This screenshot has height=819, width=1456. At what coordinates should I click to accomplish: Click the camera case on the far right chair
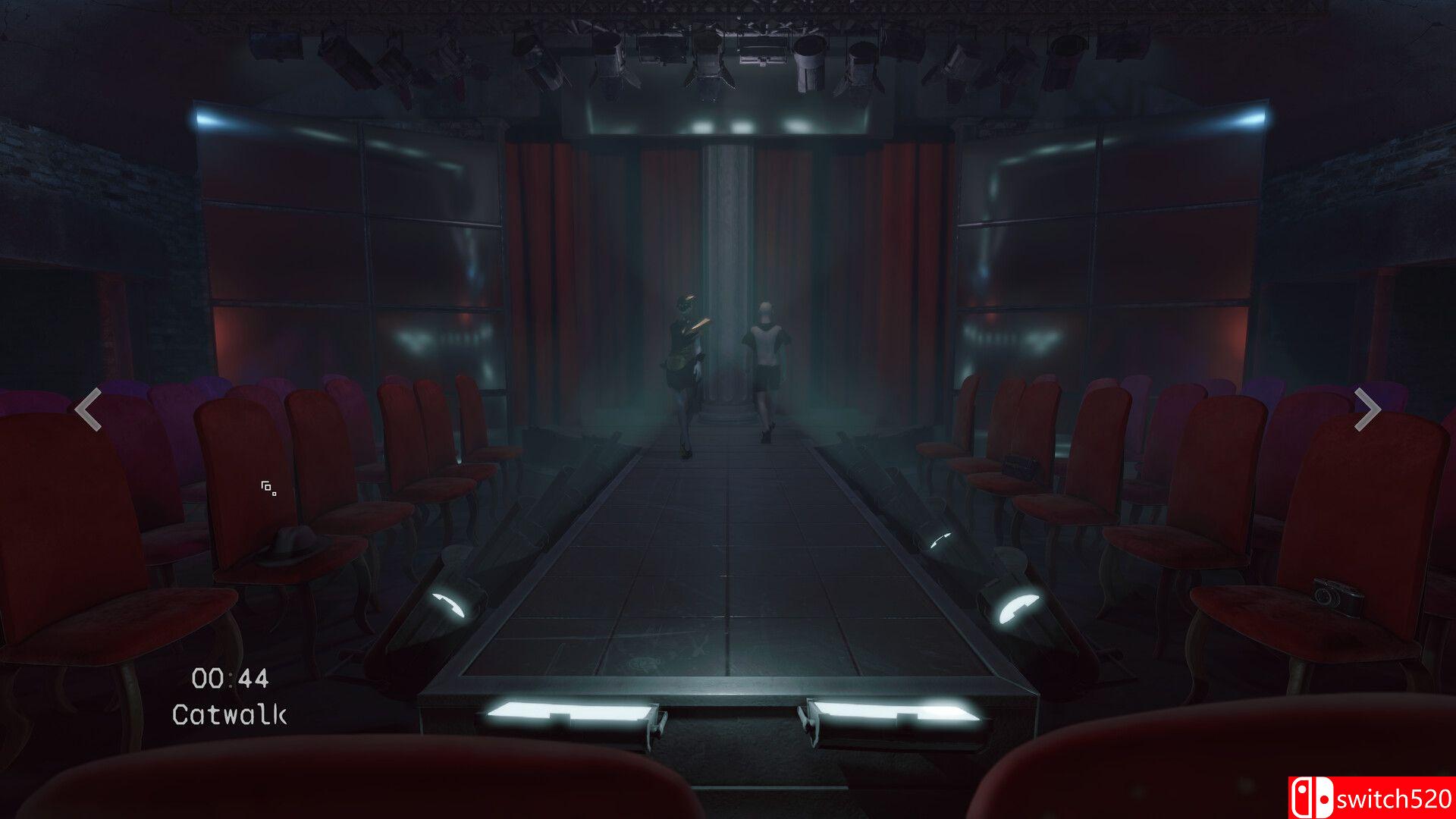[1018, 466]
